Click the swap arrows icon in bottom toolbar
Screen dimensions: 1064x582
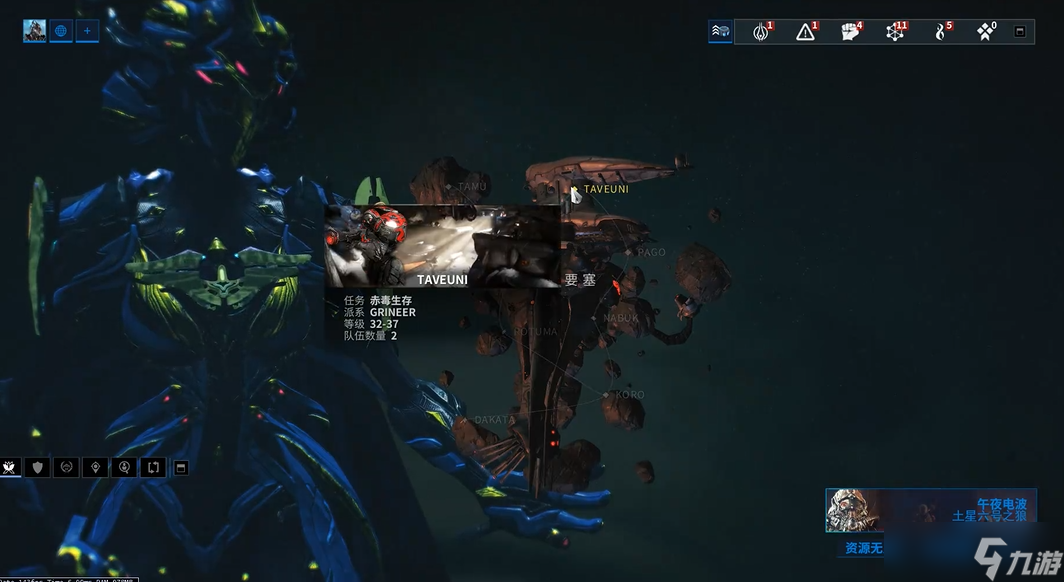click(153, 467)
